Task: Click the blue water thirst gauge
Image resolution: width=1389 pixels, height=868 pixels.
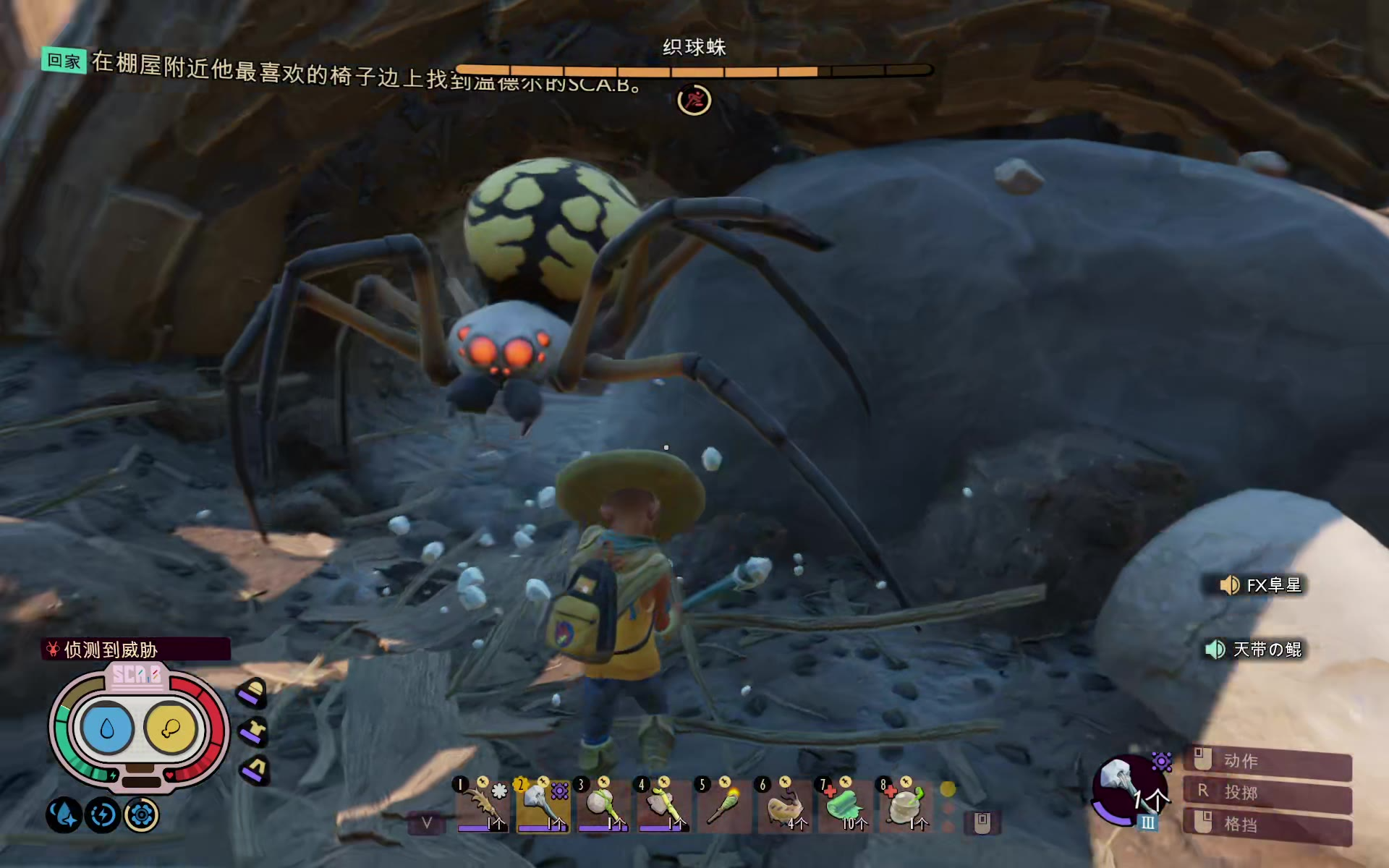Action: pos(107,728)
